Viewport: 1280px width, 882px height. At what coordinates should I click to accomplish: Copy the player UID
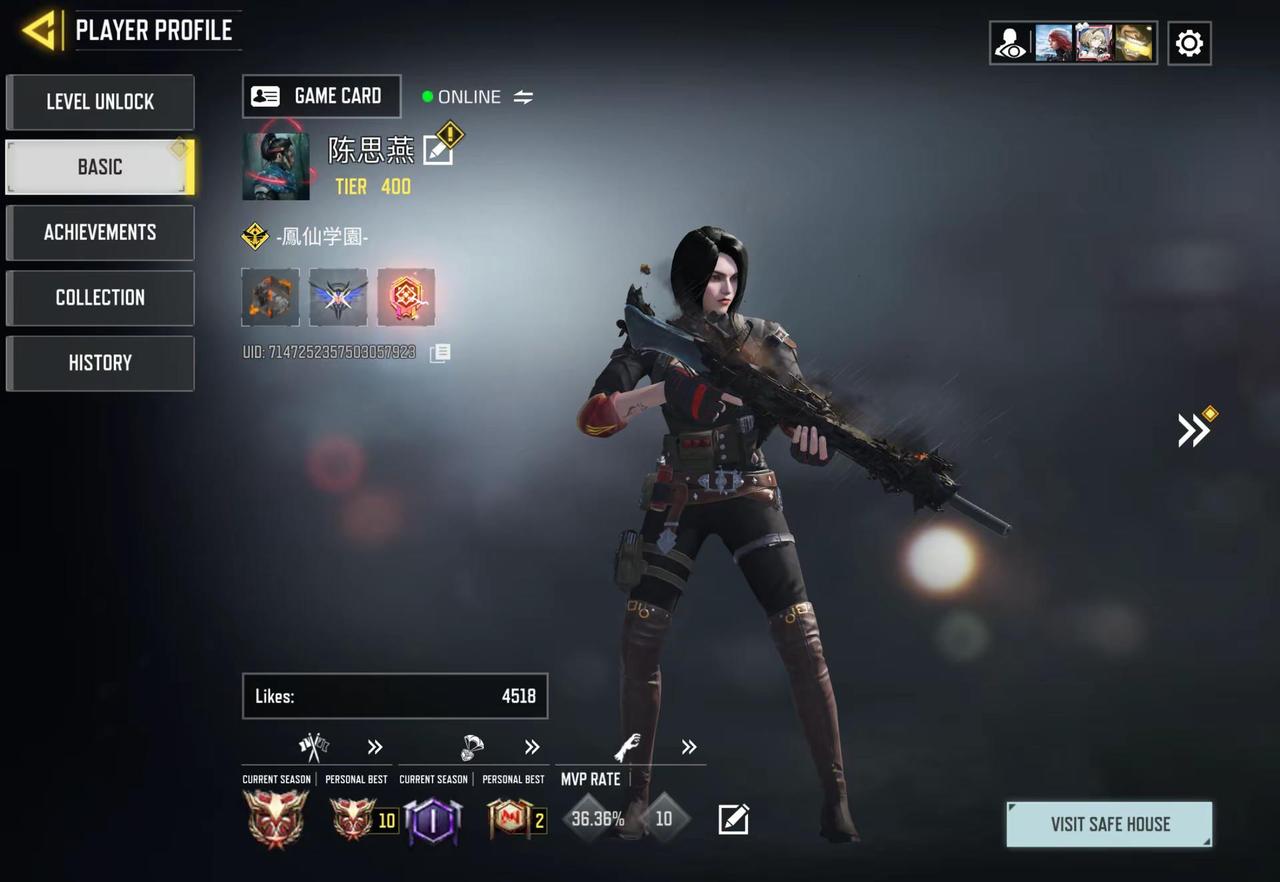tap(440, 353)
